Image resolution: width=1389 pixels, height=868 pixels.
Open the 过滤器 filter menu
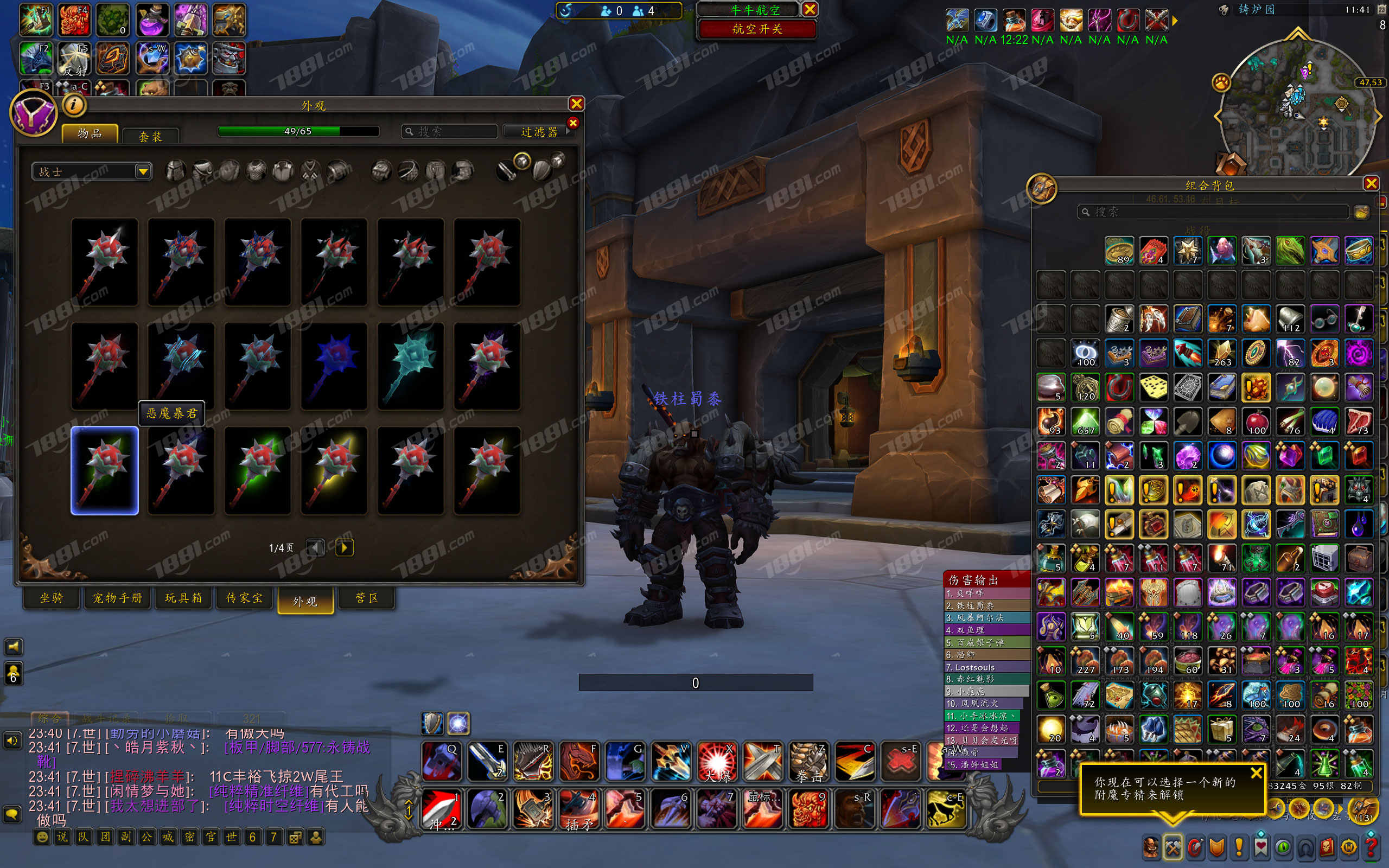[539, 131]
